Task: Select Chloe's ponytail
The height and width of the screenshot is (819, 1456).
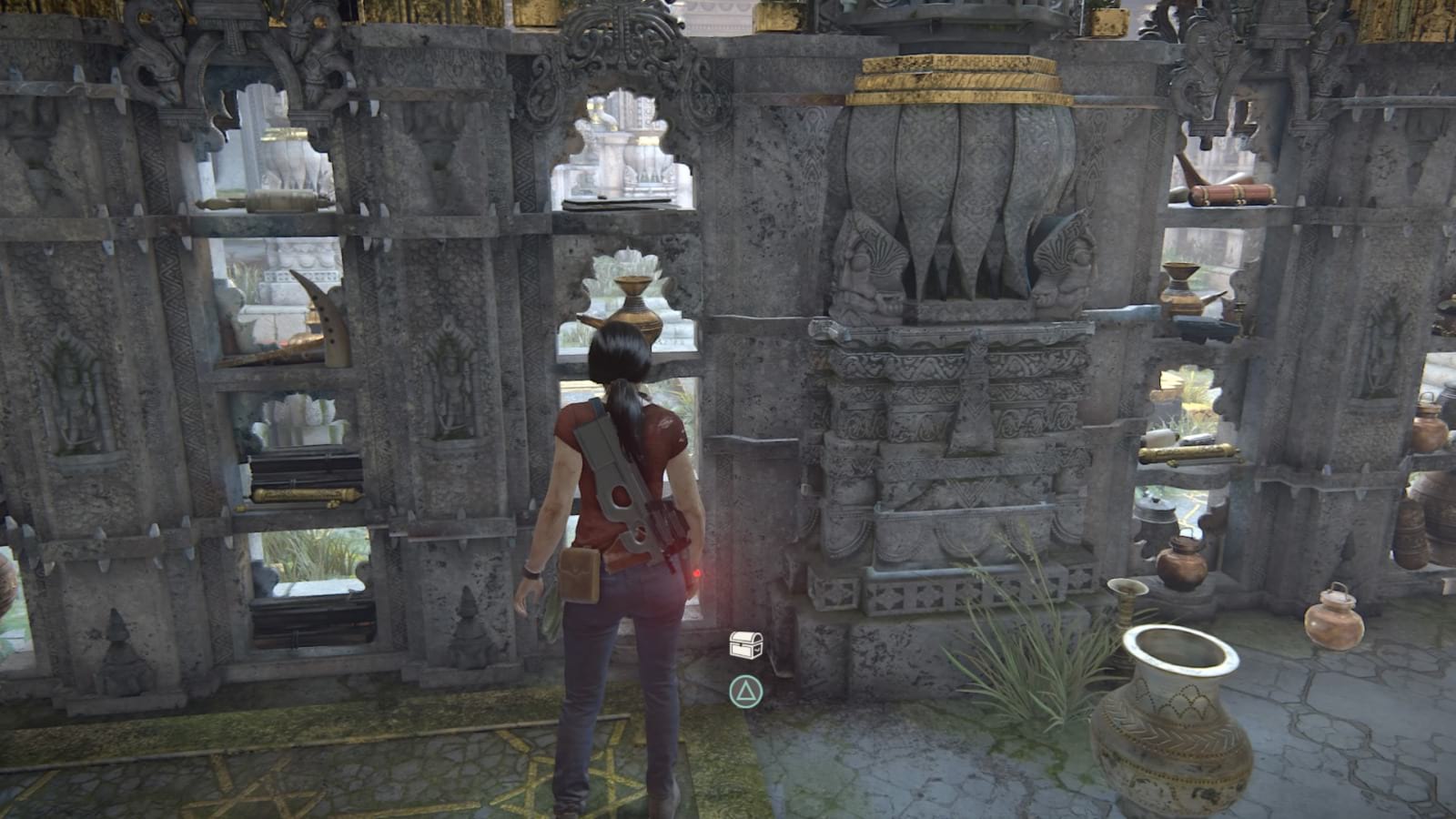Action: (625, 400)
